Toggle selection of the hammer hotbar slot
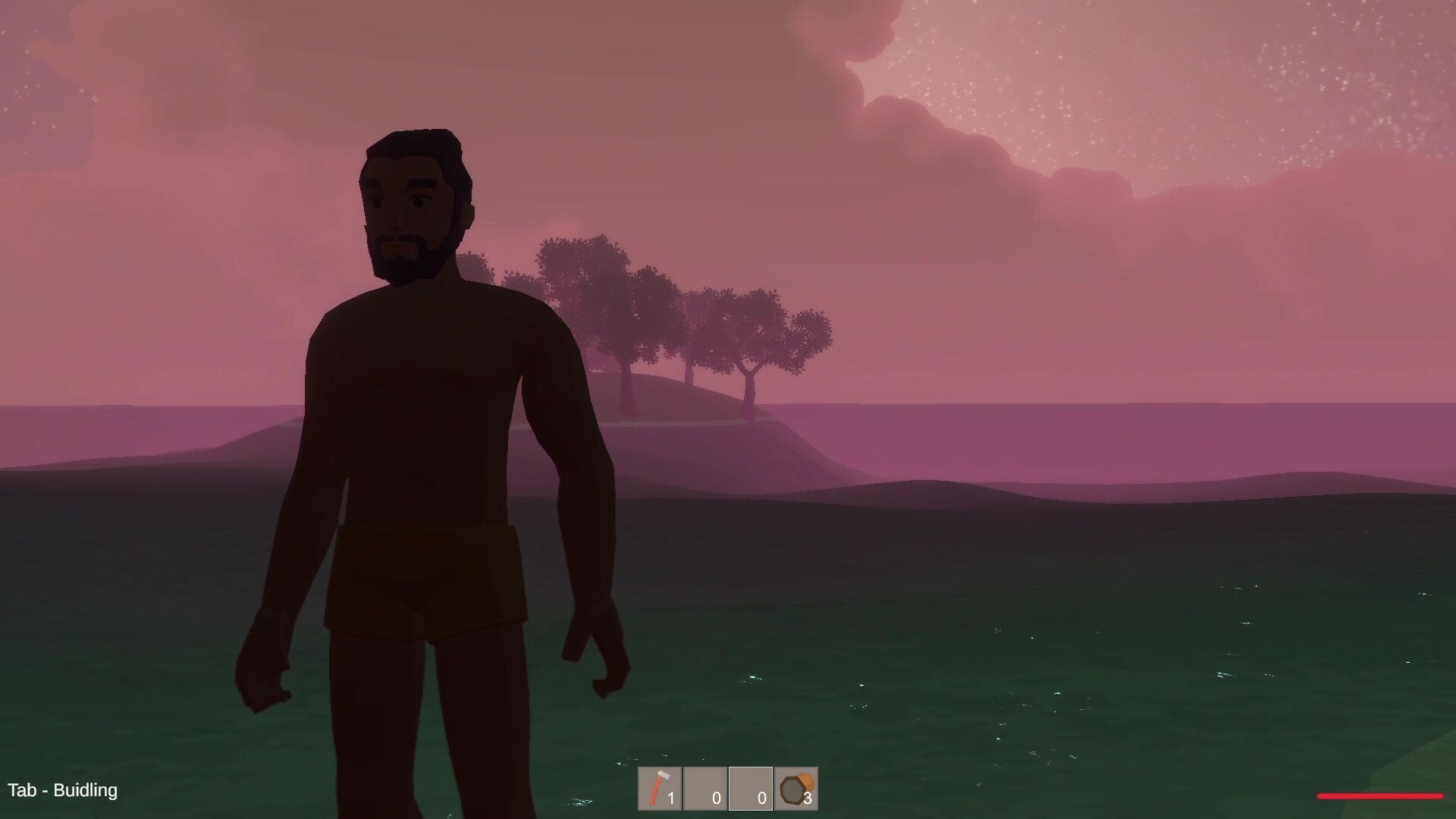 [x=659, y=789]
